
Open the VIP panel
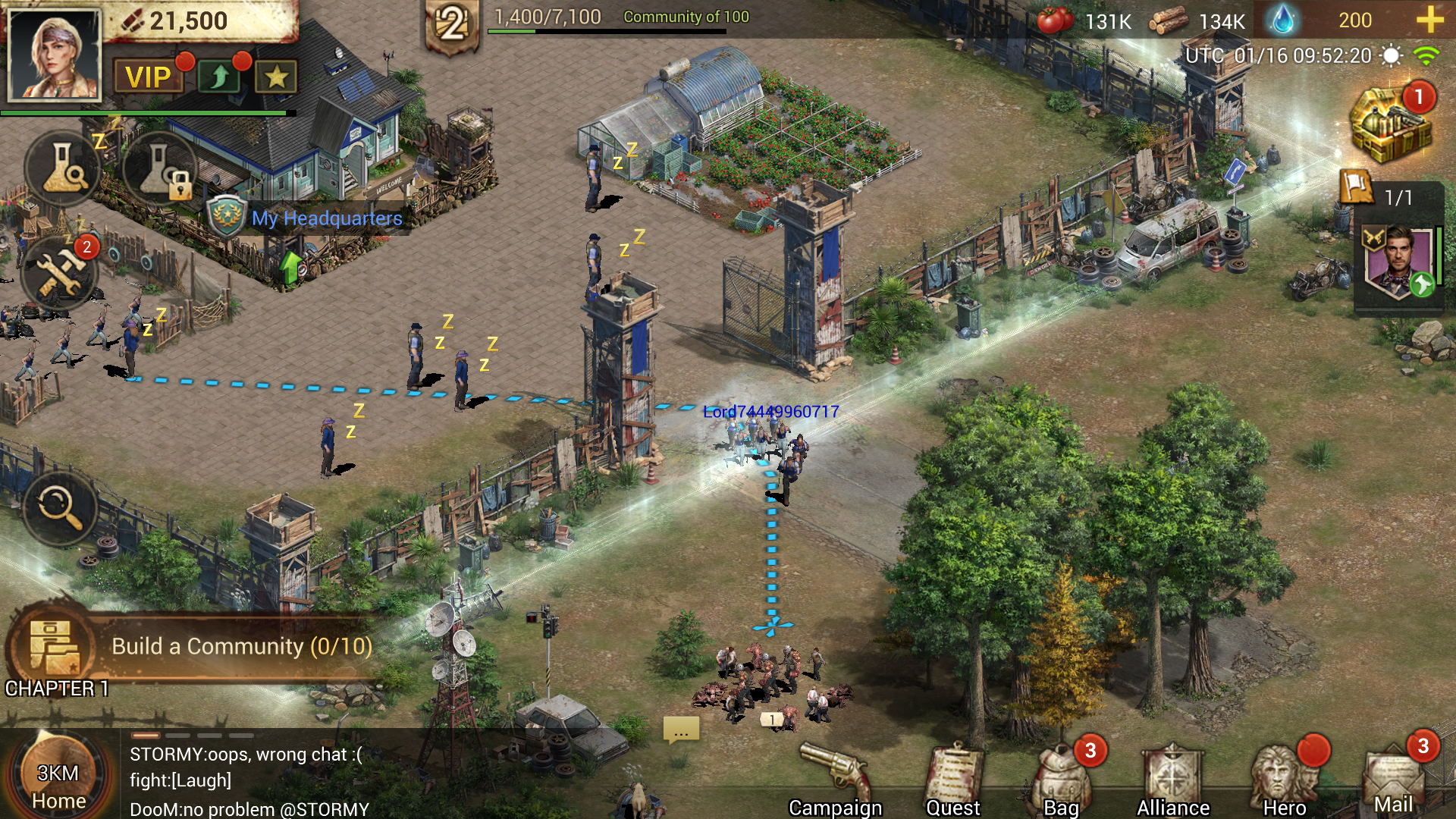pyautogui.click(x=149, y=76)
